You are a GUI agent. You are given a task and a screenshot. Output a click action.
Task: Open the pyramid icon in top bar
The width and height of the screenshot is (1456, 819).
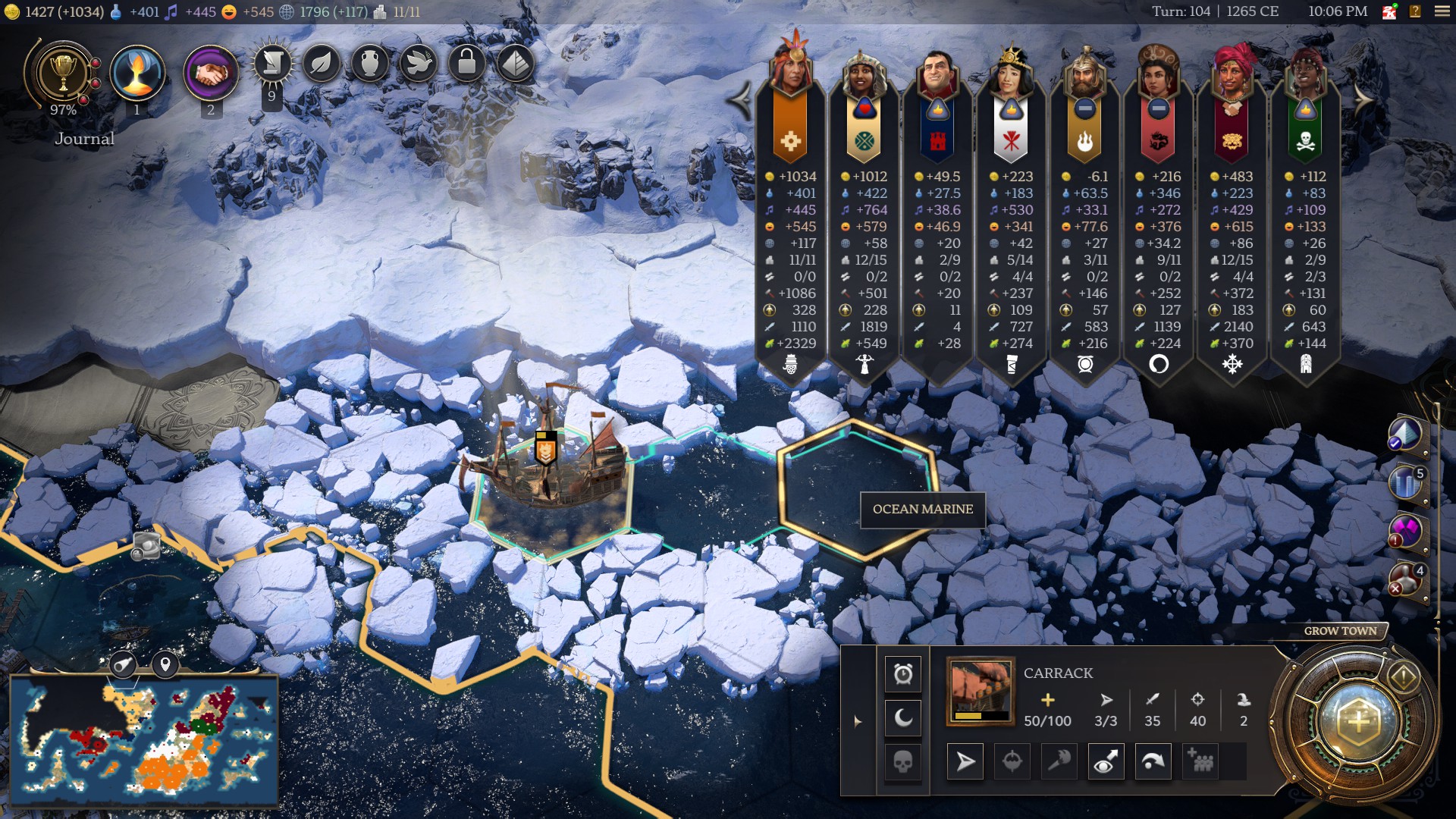coord(515,64)
